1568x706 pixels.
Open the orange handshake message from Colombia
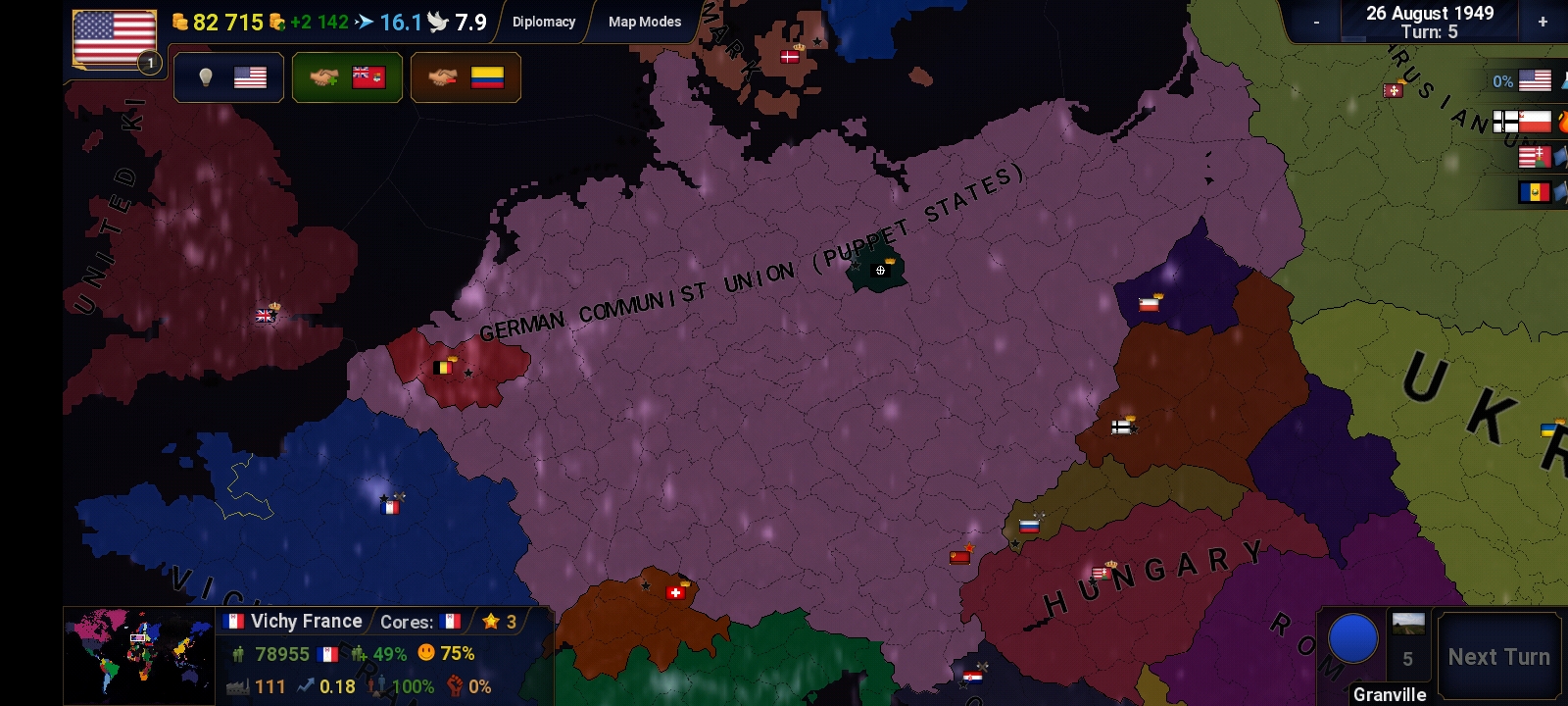click(x=465, y=77)
